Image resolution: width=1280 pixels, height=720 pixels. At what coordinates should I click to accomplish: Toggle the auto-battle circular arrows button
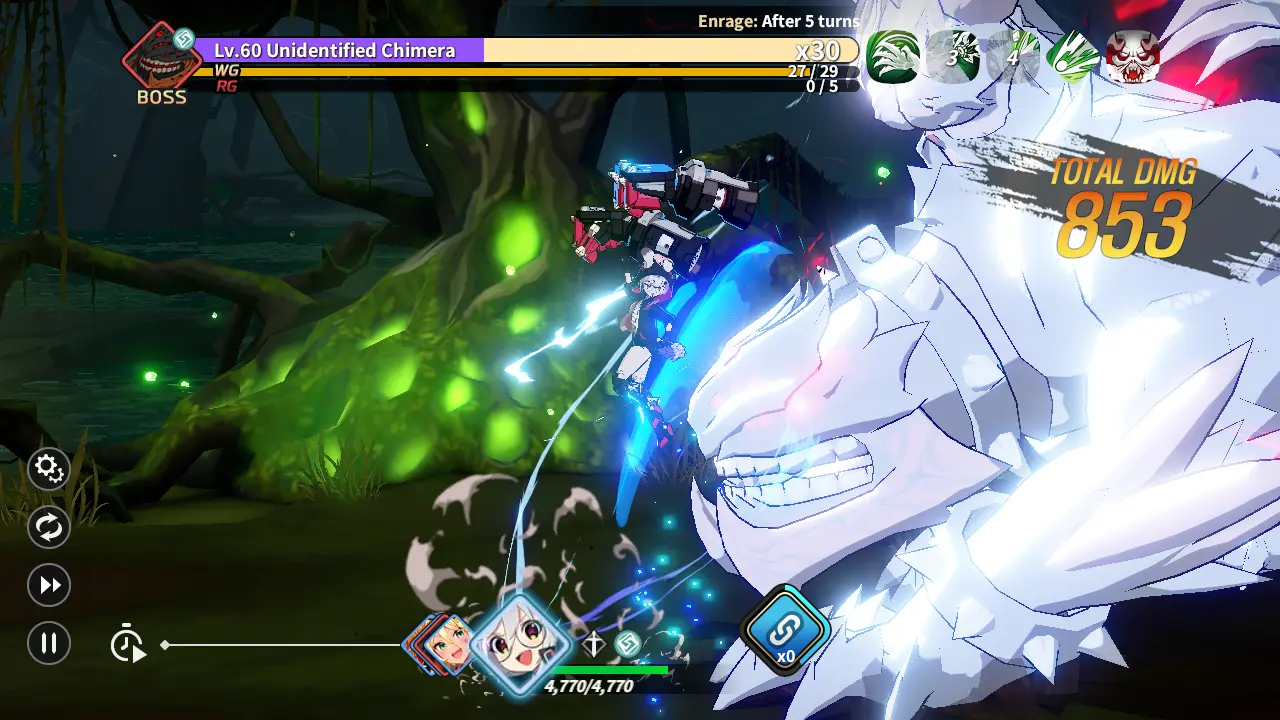tap(48, 527)
